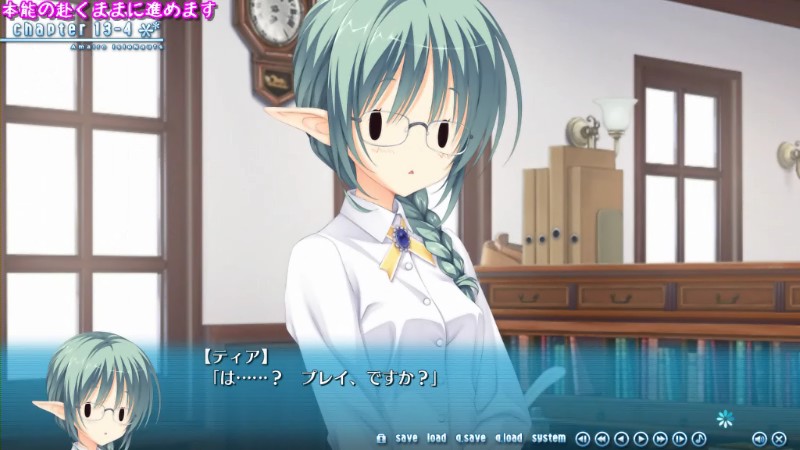Open the system settings
Screen dimensions: 800x450
(548, 438)
